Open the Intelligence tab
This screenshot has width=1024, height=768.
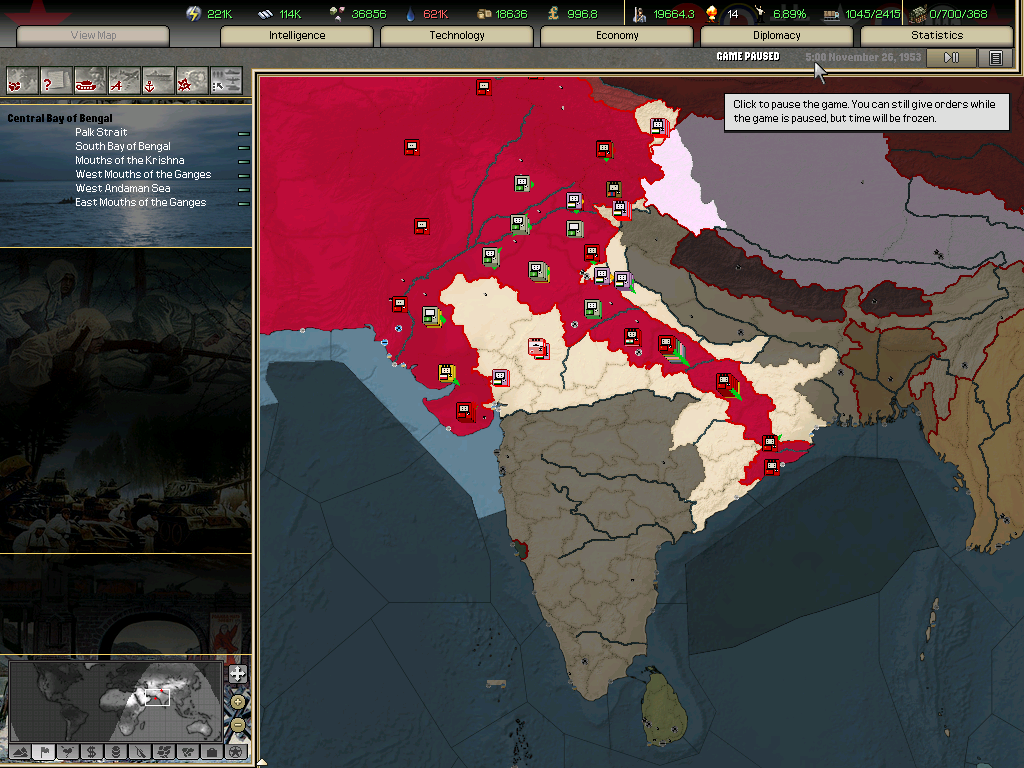(297, 36)
